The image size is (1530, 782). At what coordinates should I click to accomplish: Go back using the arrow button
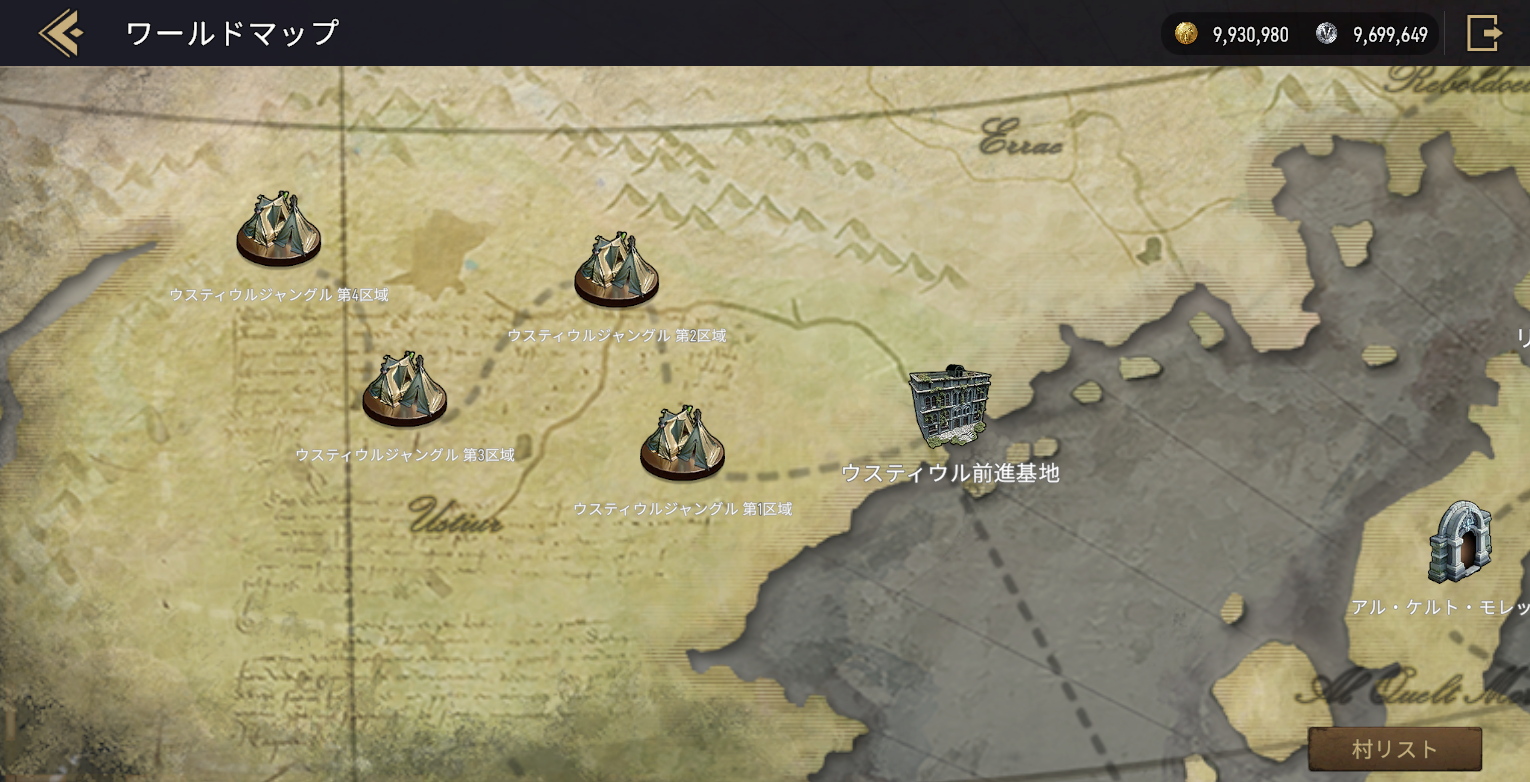60,33
